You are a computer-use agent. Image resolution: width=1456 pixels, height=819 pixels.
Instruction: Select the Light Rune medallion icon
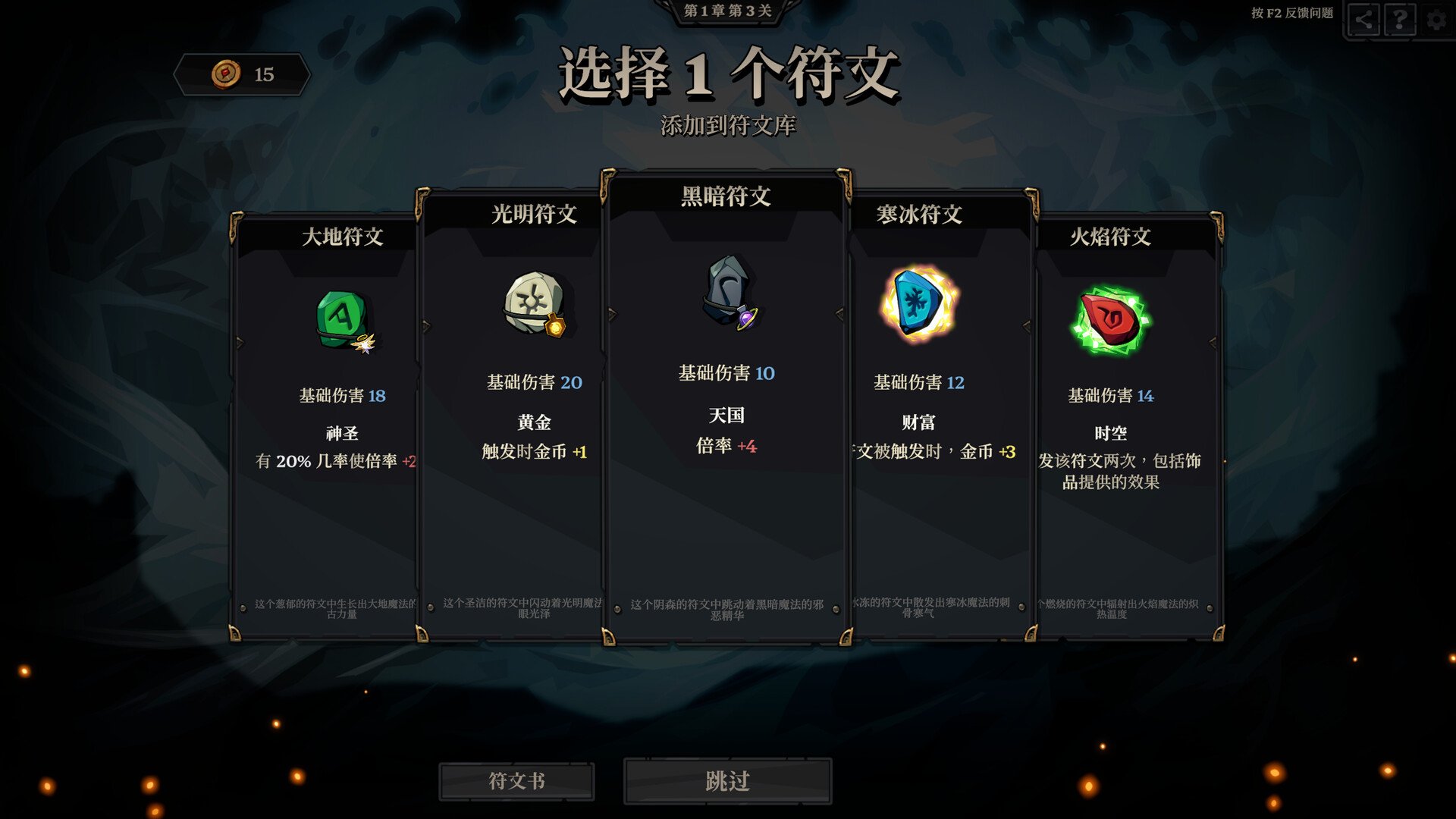coord(531,303)
